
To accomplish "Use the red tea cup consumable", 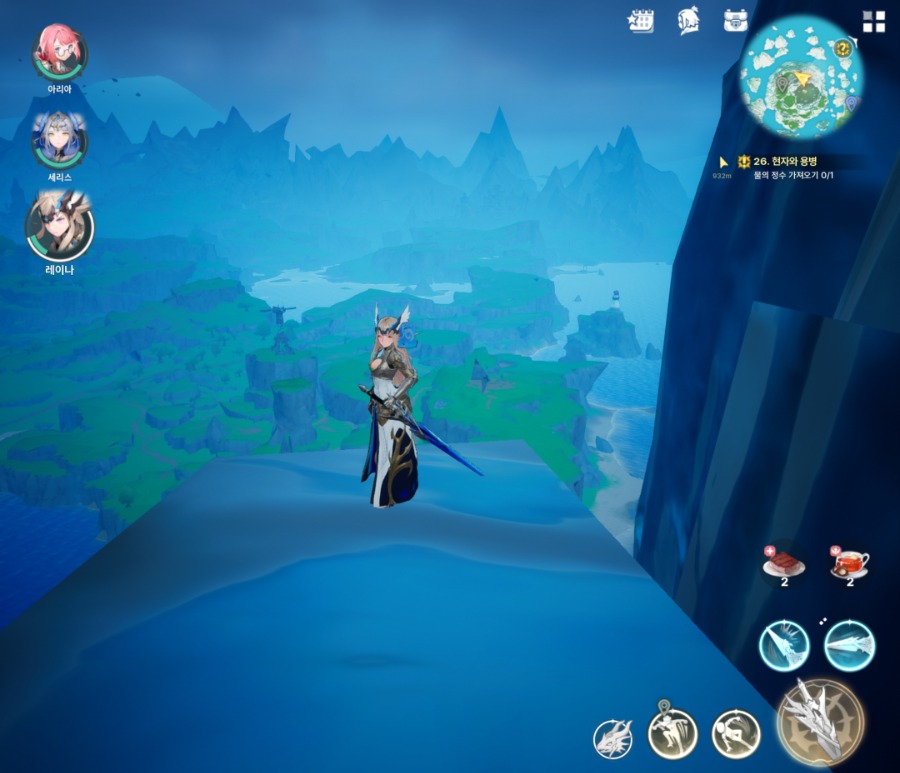I will [850, 562].
